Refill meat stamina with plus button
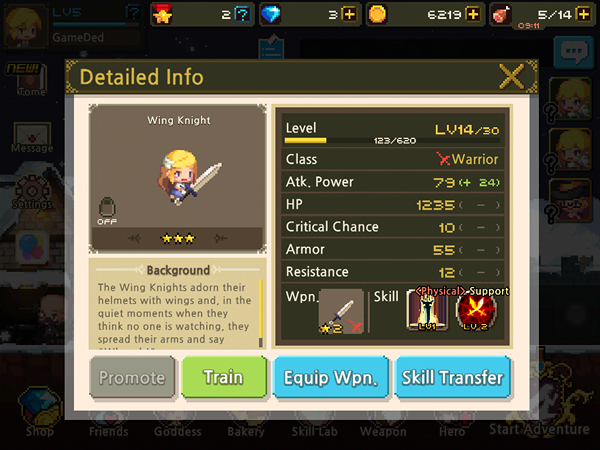This screenshot has width=600, height=450. tap(578, 14)
